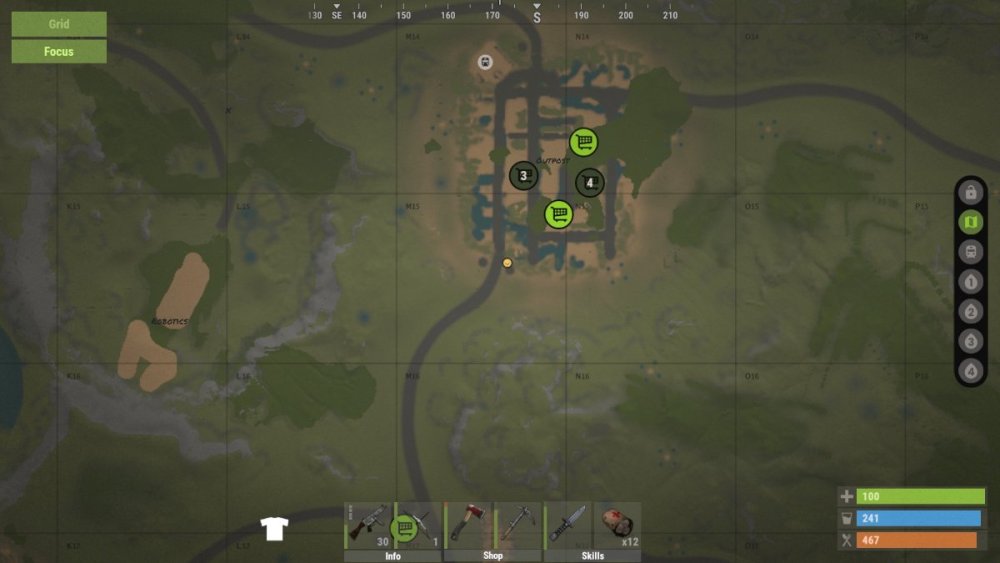Select marker 1 in the side panel
The image size is (1000, 563).
point(970,282)
